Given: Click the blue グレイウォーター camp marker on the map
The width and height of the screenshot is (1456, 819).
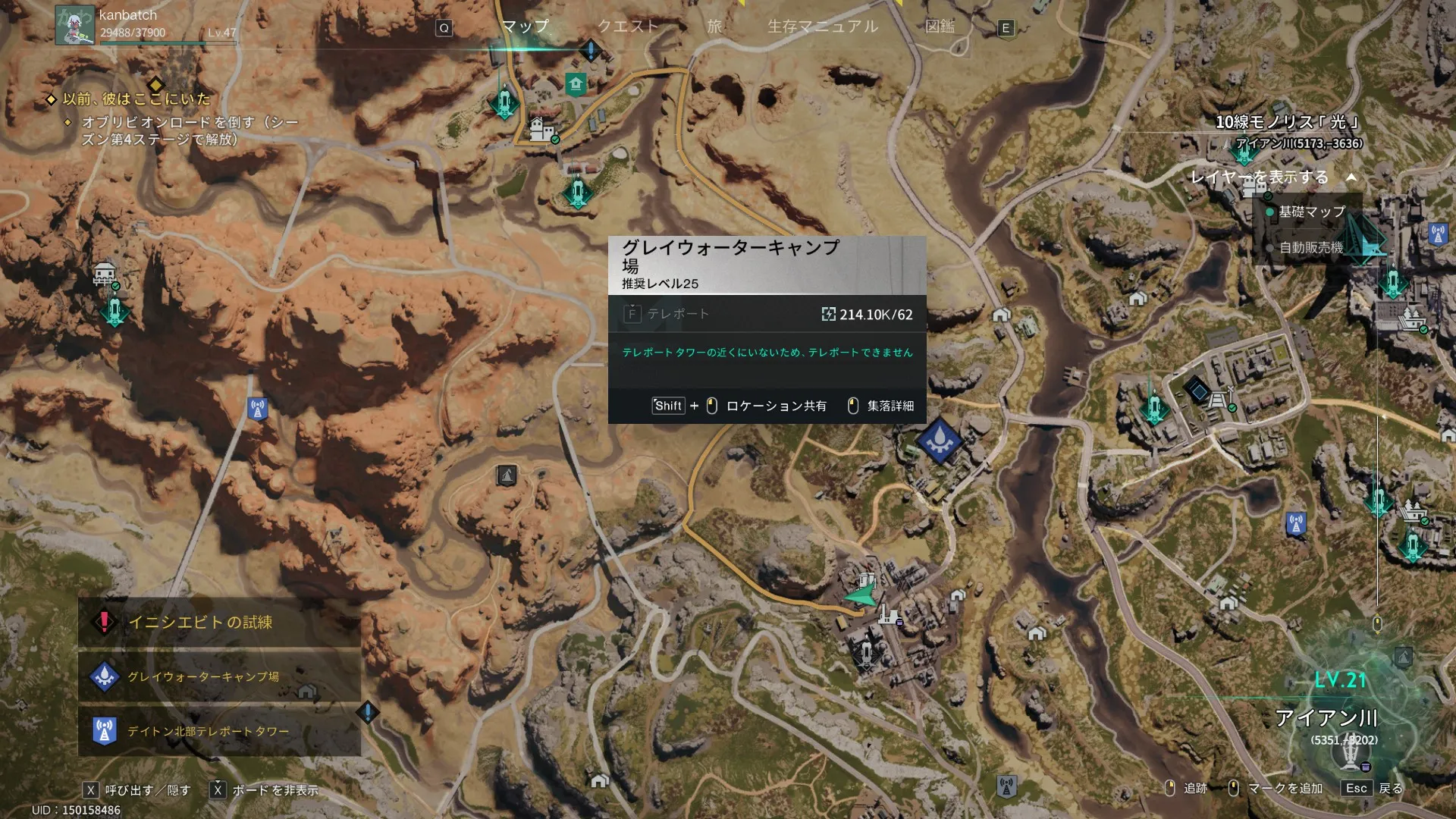Looking at the screenshot, I should (x=939, y=440).
